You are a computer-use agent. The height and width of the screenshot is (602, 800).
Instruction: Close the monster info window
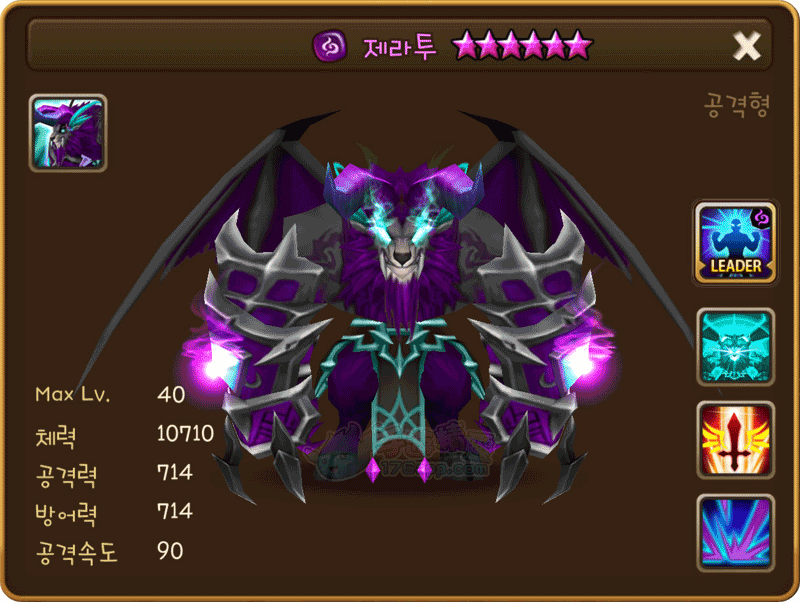click(x=747, y=45)
